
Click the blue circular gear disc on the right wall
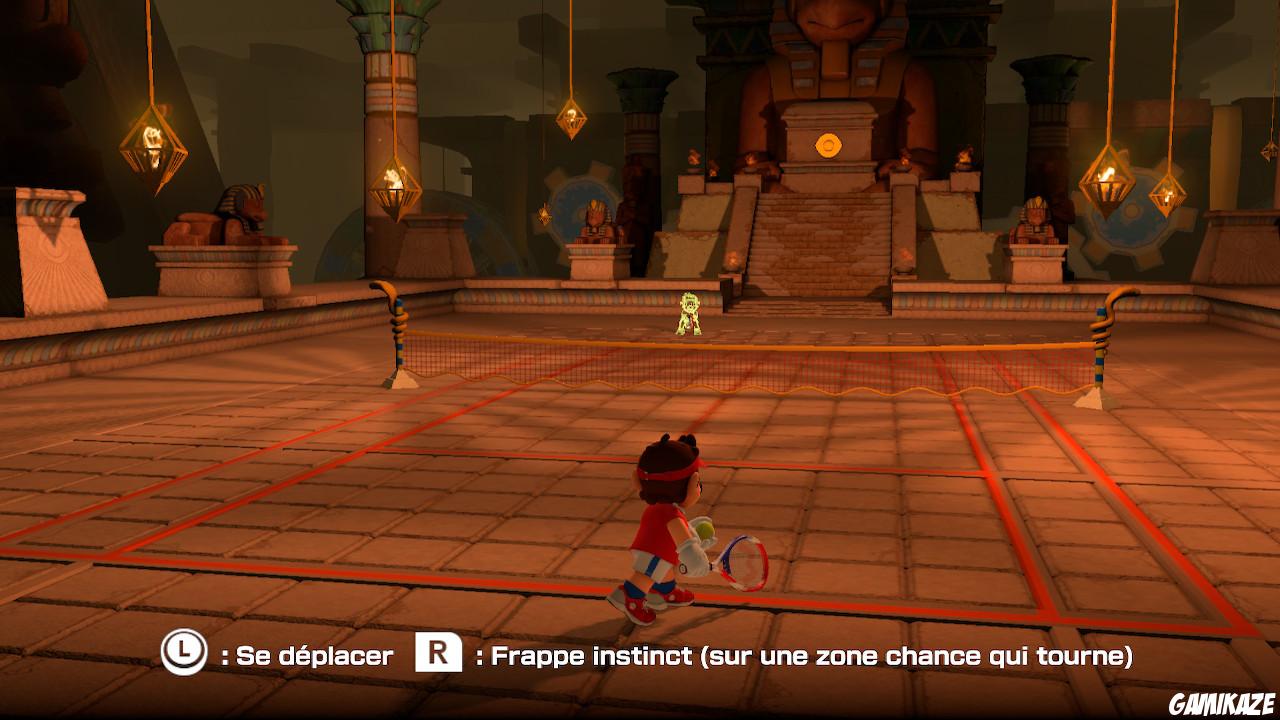coord(1130,230)
